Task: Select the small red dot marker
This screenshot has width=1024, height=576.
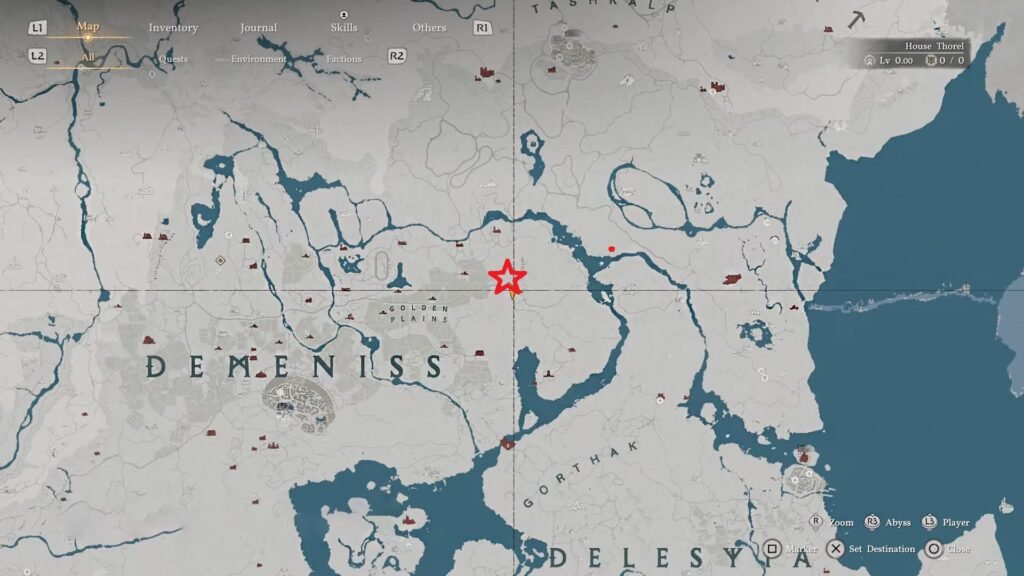Action: [611, 249]
